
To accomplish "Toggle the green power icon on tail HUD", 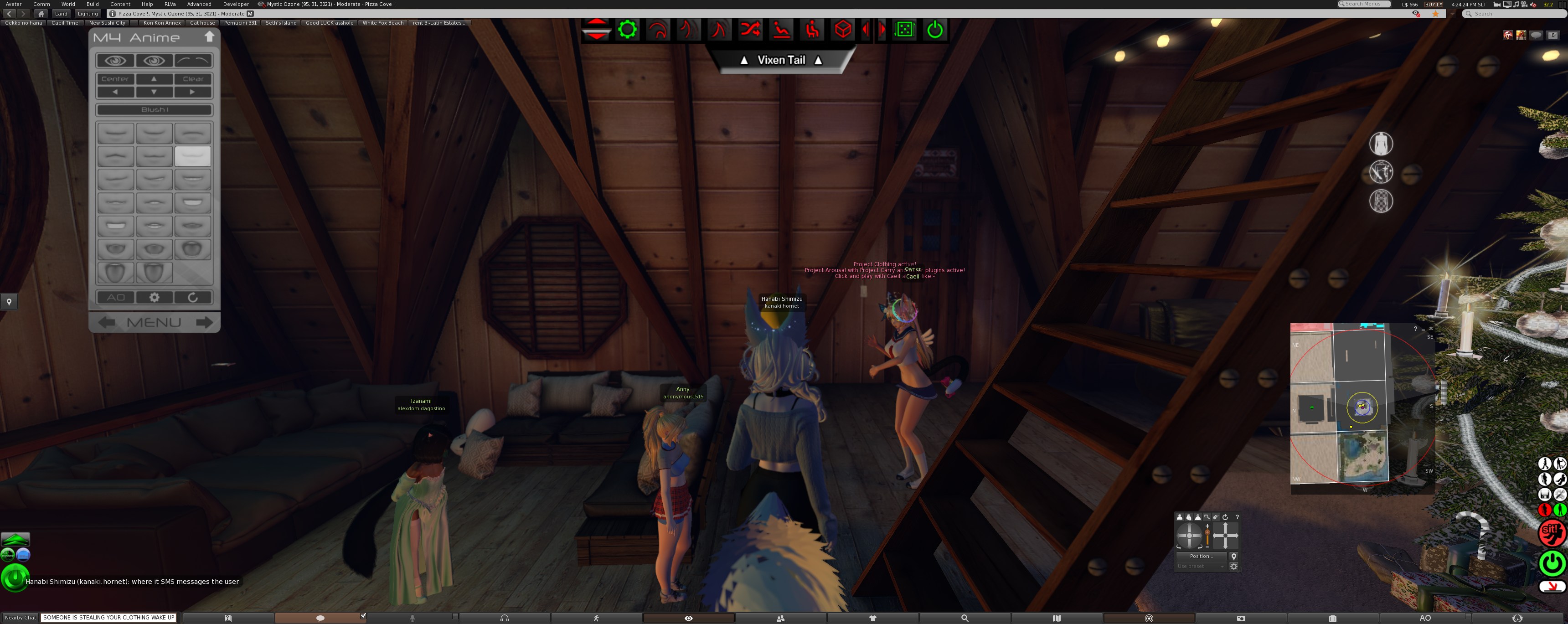I will (x=935, y=29).
